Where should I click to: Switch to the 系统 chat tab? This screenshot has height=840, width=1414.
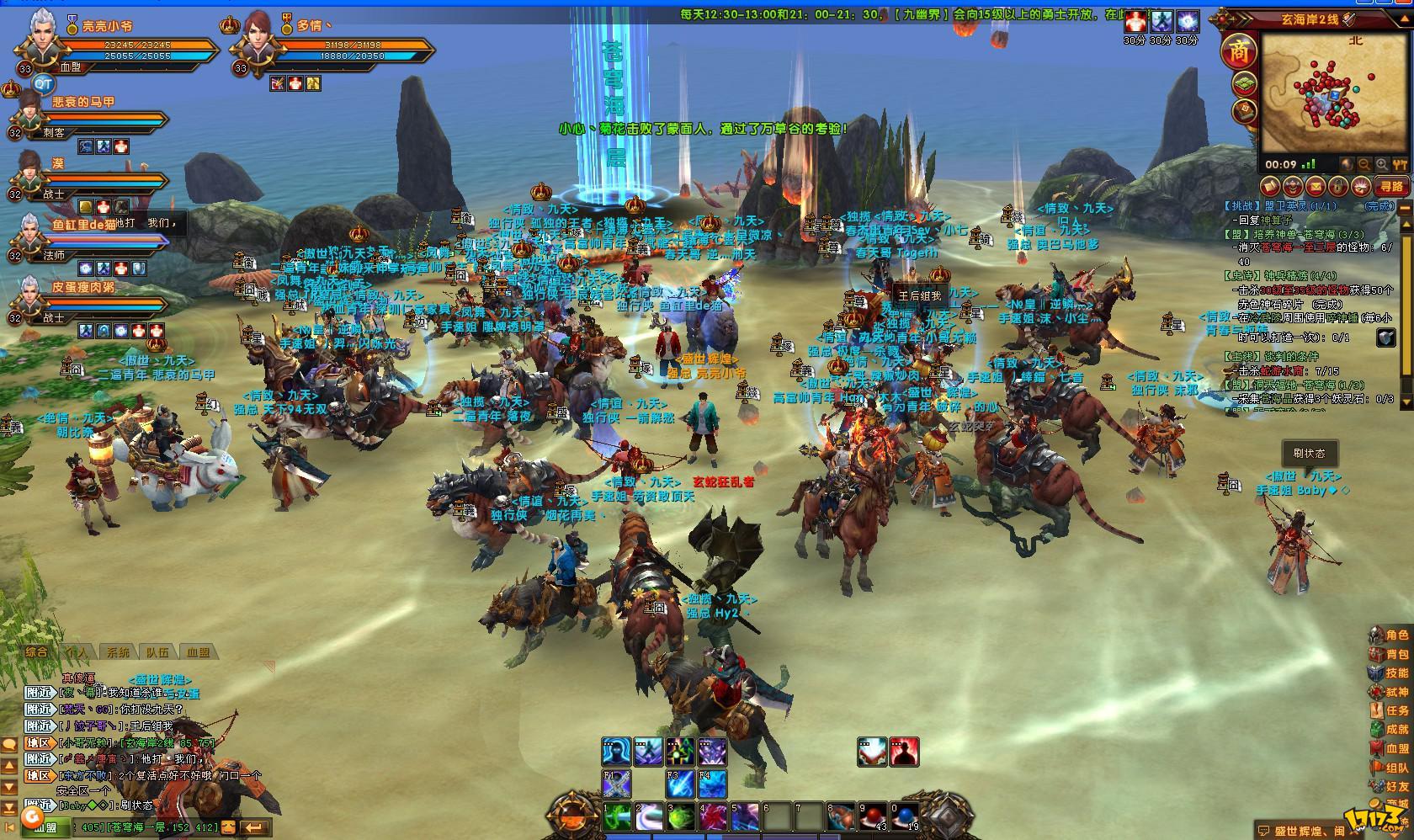(x=118, y=652)
